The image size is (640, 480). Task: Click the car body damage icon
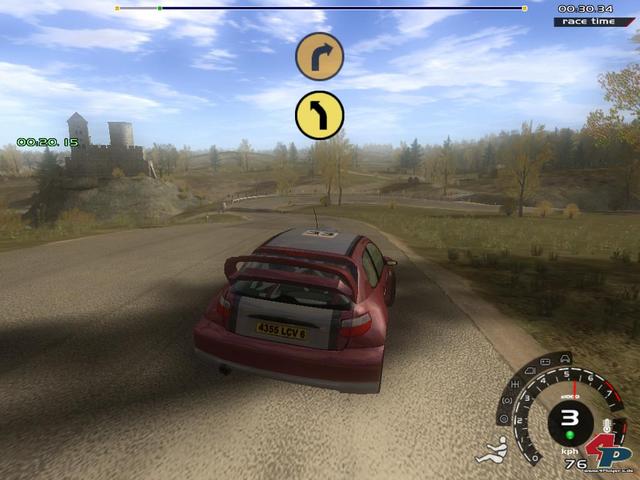click(565, 357)
